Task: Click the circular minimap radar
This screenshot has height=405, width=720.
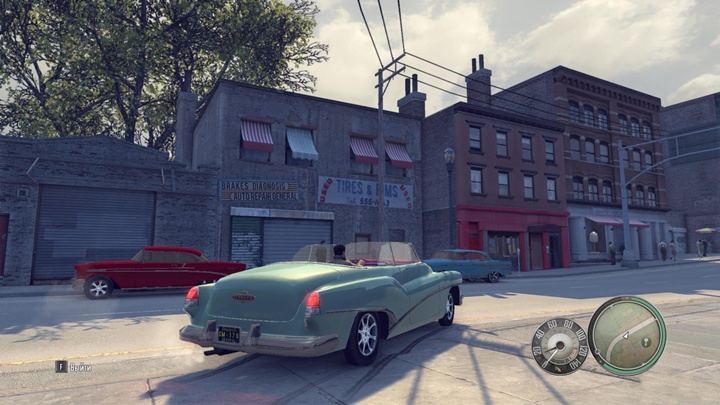Action: click(x=627, y=336)
